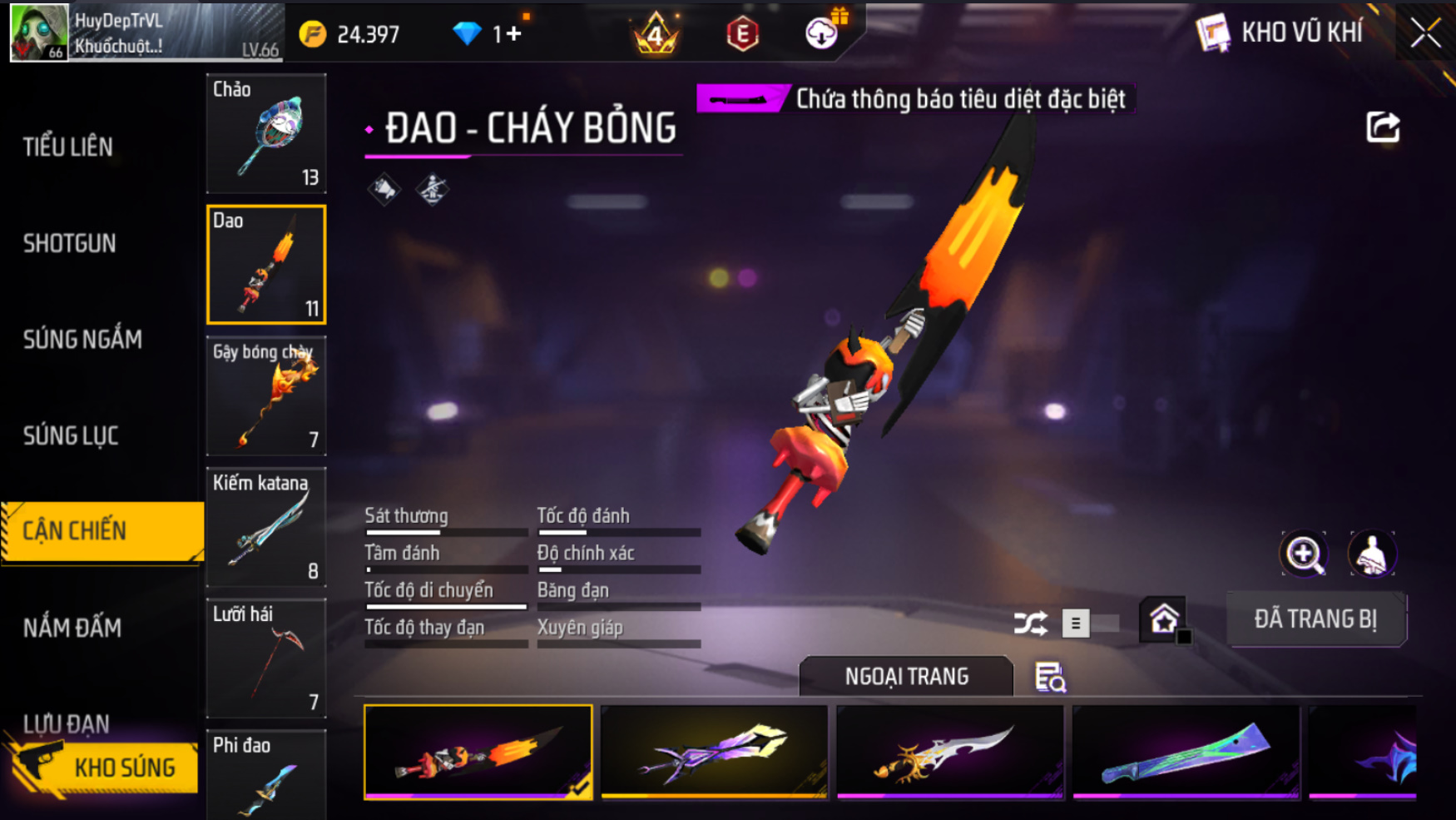Zoom in with the magnifier button
This screenshot has width=1456, height=820.
(1304, 554)
